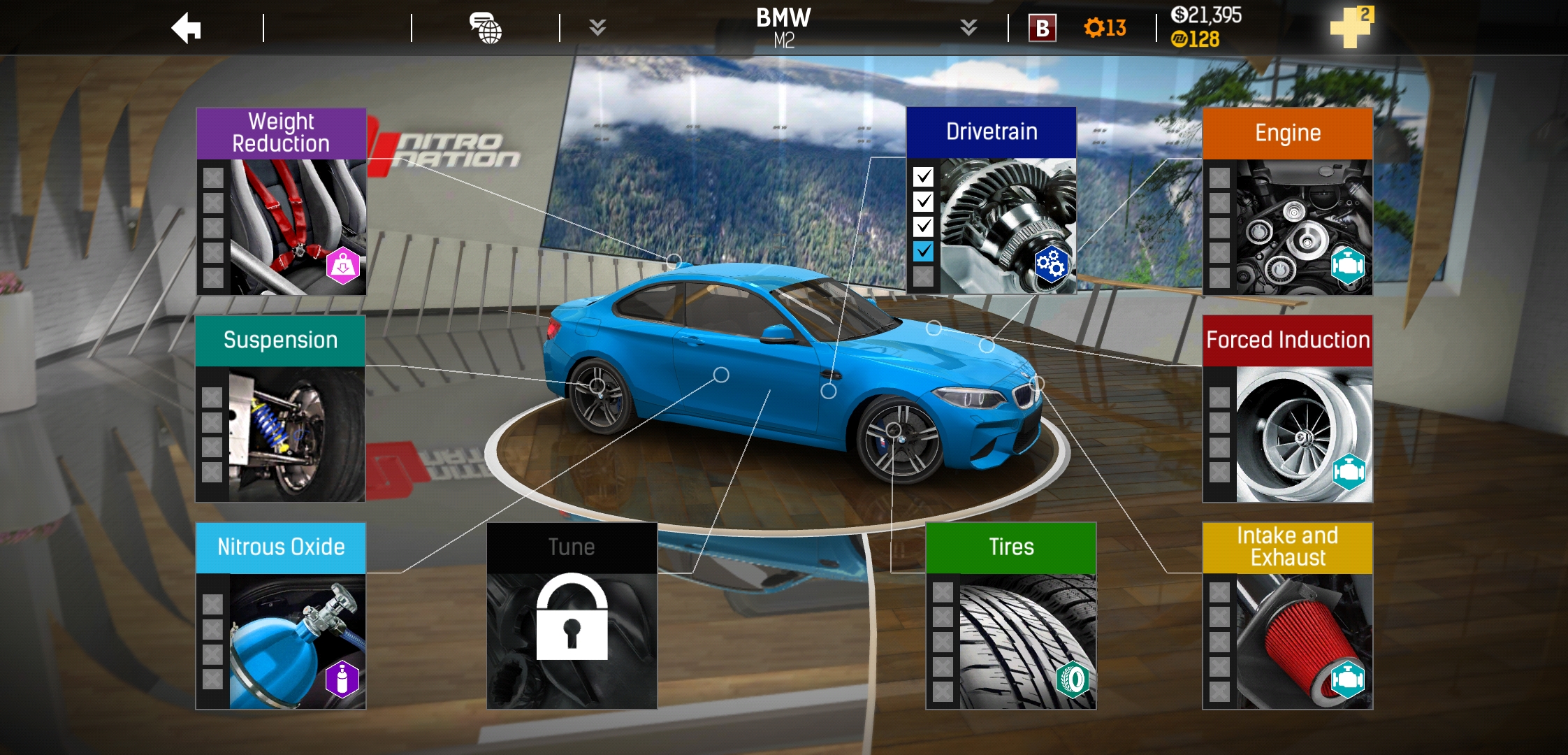Open the double-chevron dropdown beside the chat icon

597,28
